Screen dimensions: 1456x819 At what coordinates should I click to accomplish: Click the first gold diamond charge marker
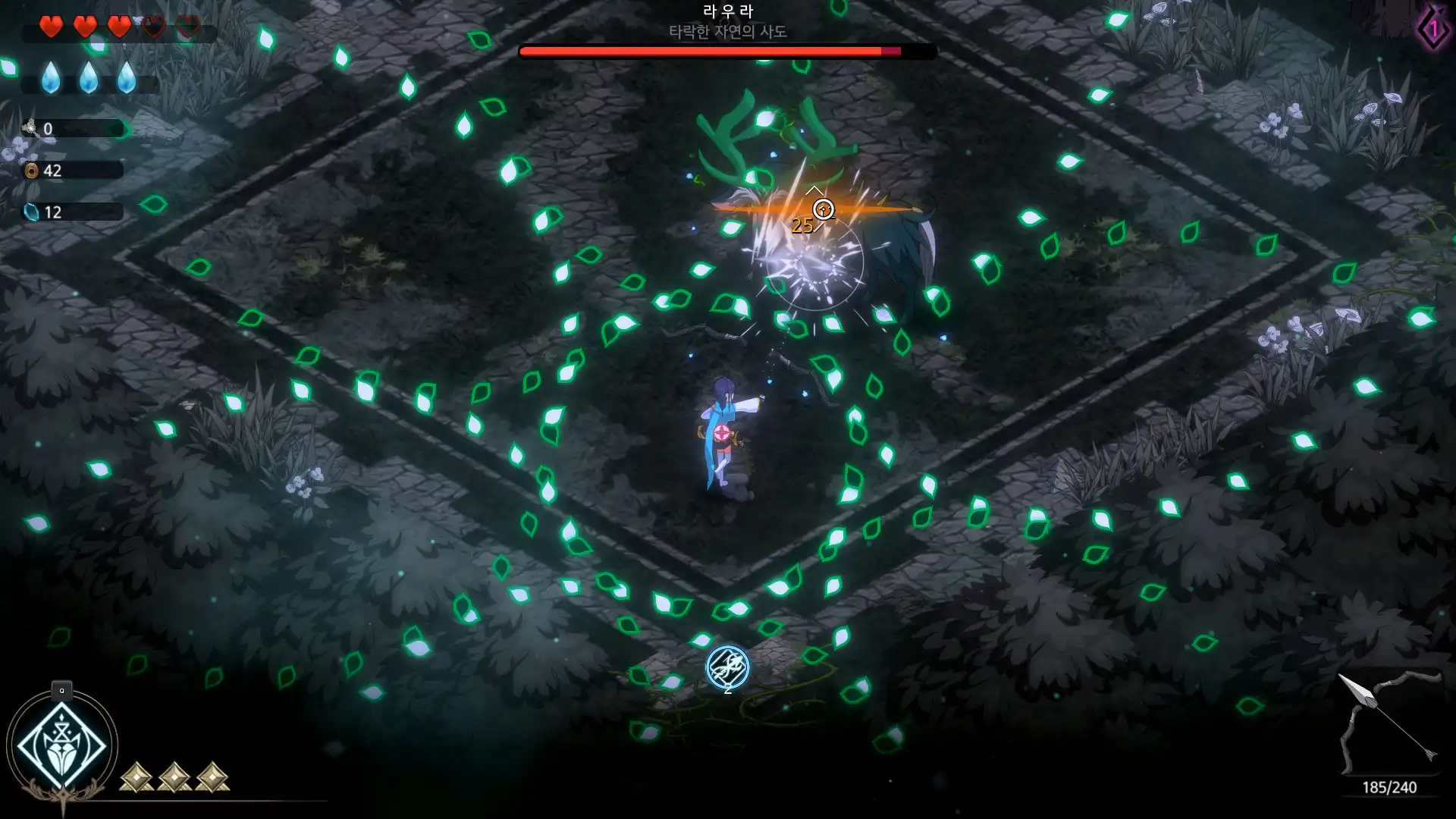[135, 777]
